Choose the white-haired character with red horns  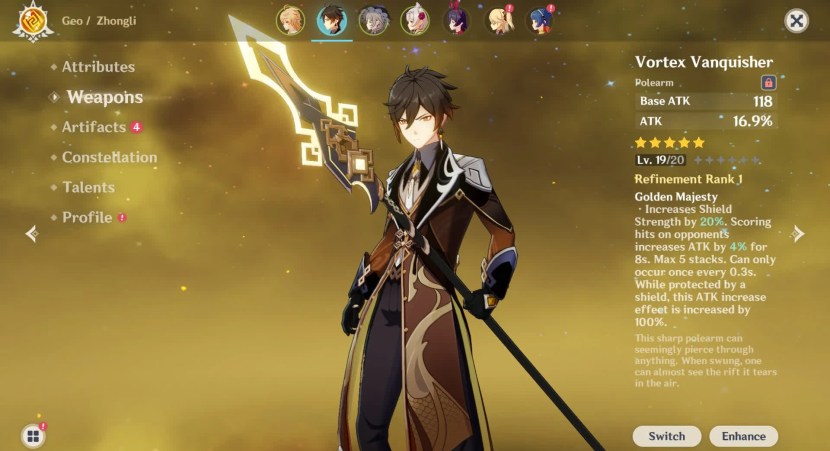tap(415, 20)
